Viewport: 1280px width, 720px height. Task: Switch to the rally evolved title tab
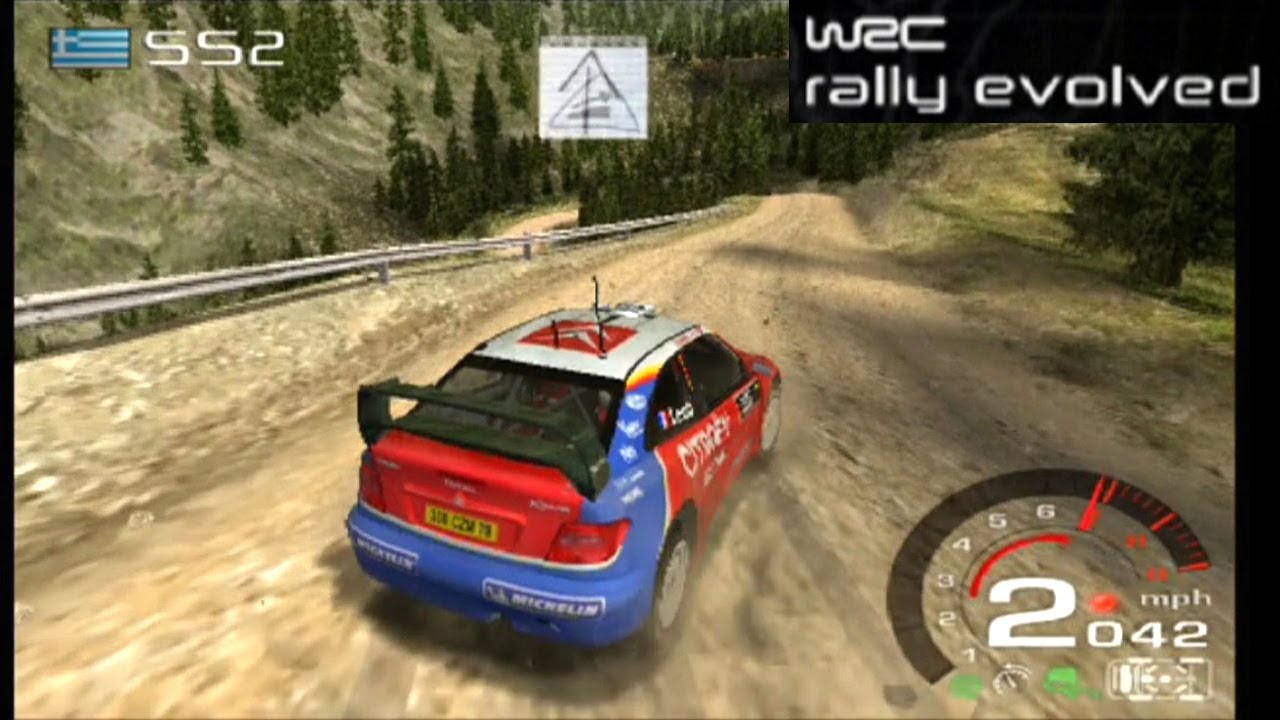click(1030, 85)
